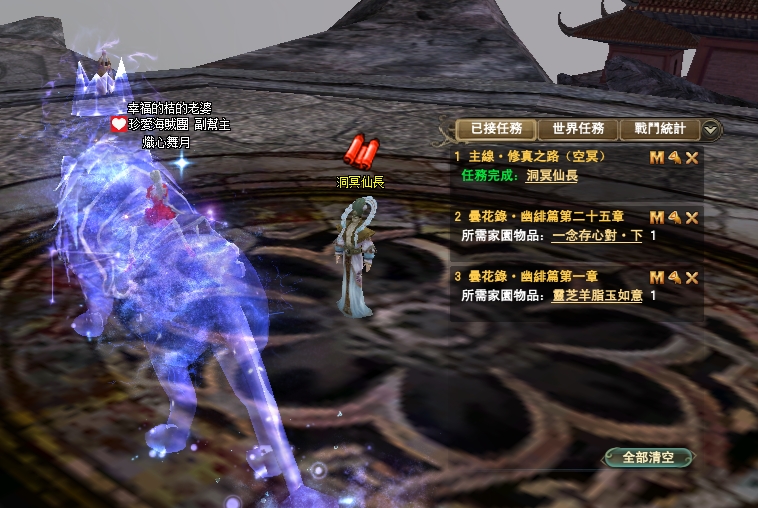Click the M icon for 幽緋篇第一章
758x508 pixels.
coord(657,278)
